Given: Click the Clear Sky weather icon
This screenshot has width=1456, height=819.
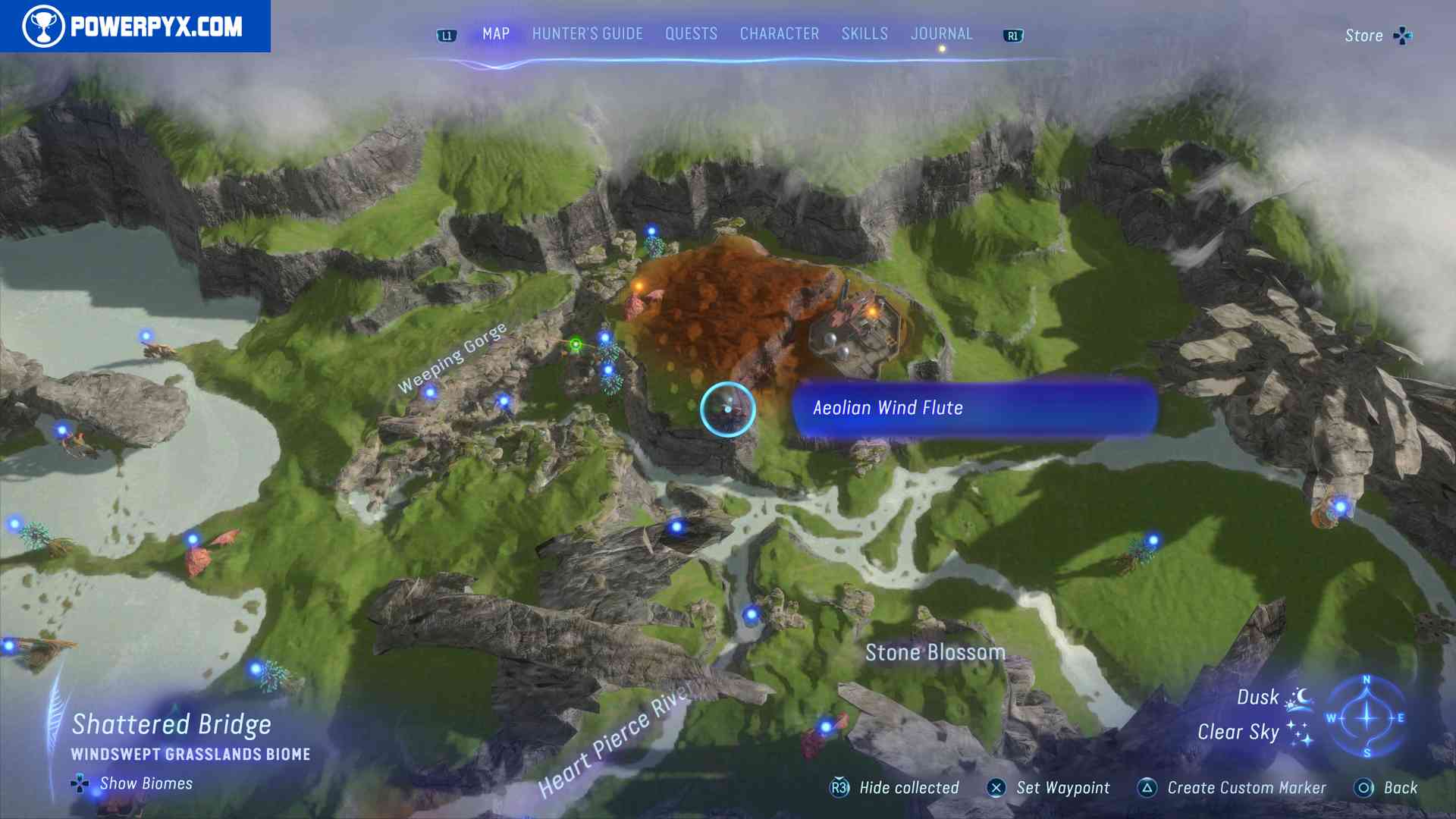Looking at the screenshot, I should click(1300, 733).
